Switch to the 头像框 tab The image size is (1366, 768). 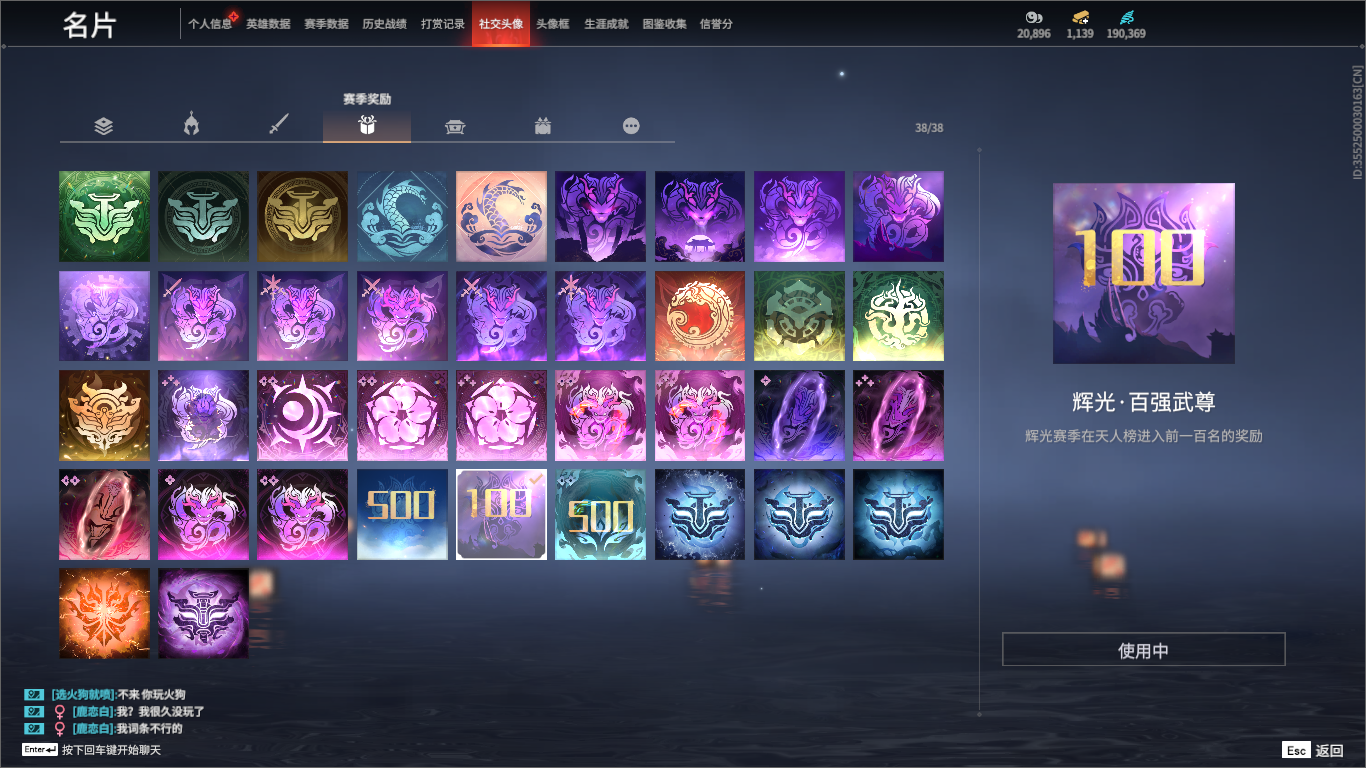tap(552, 24)
